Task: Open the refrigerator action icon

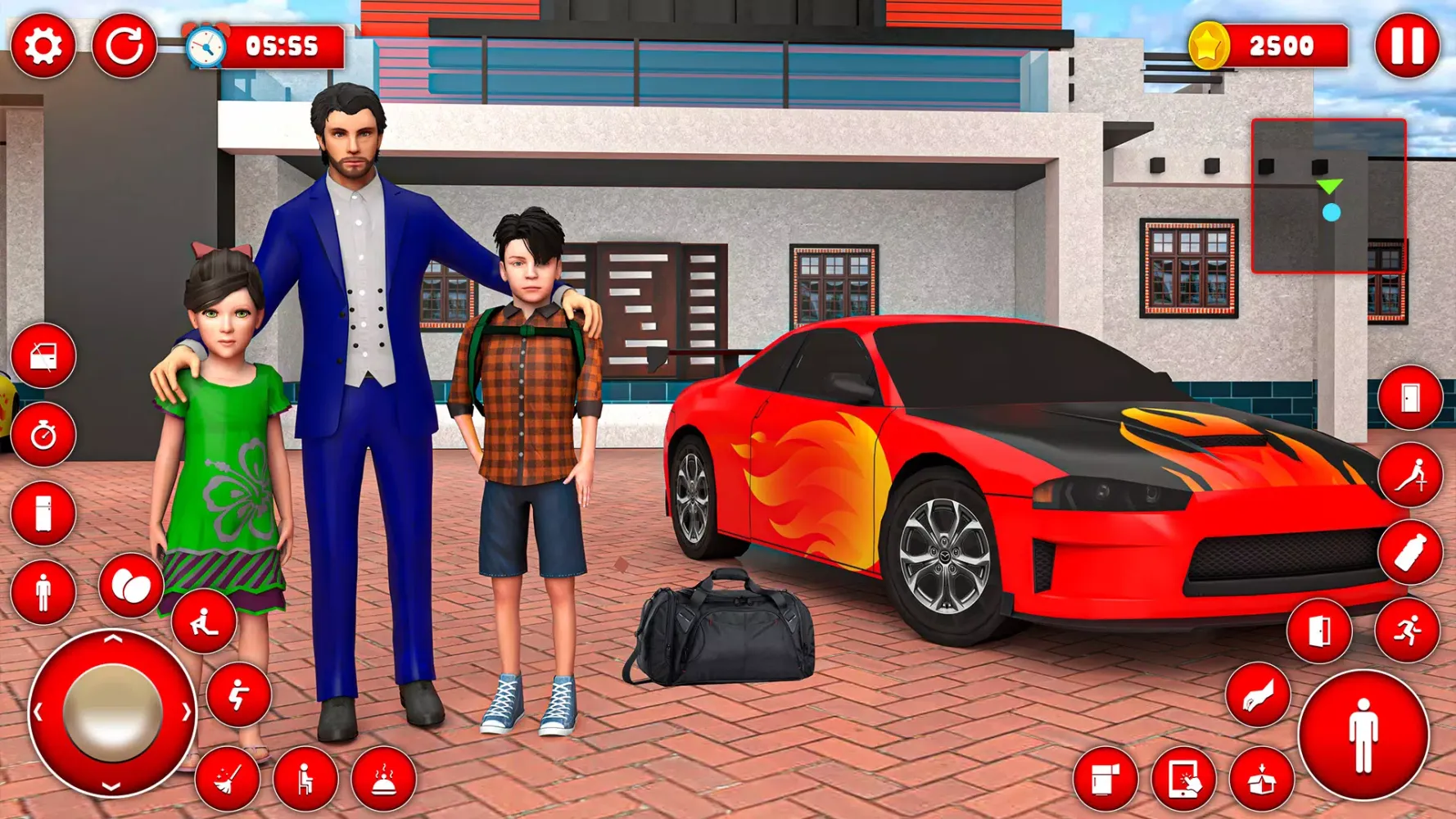Action: 45,512
